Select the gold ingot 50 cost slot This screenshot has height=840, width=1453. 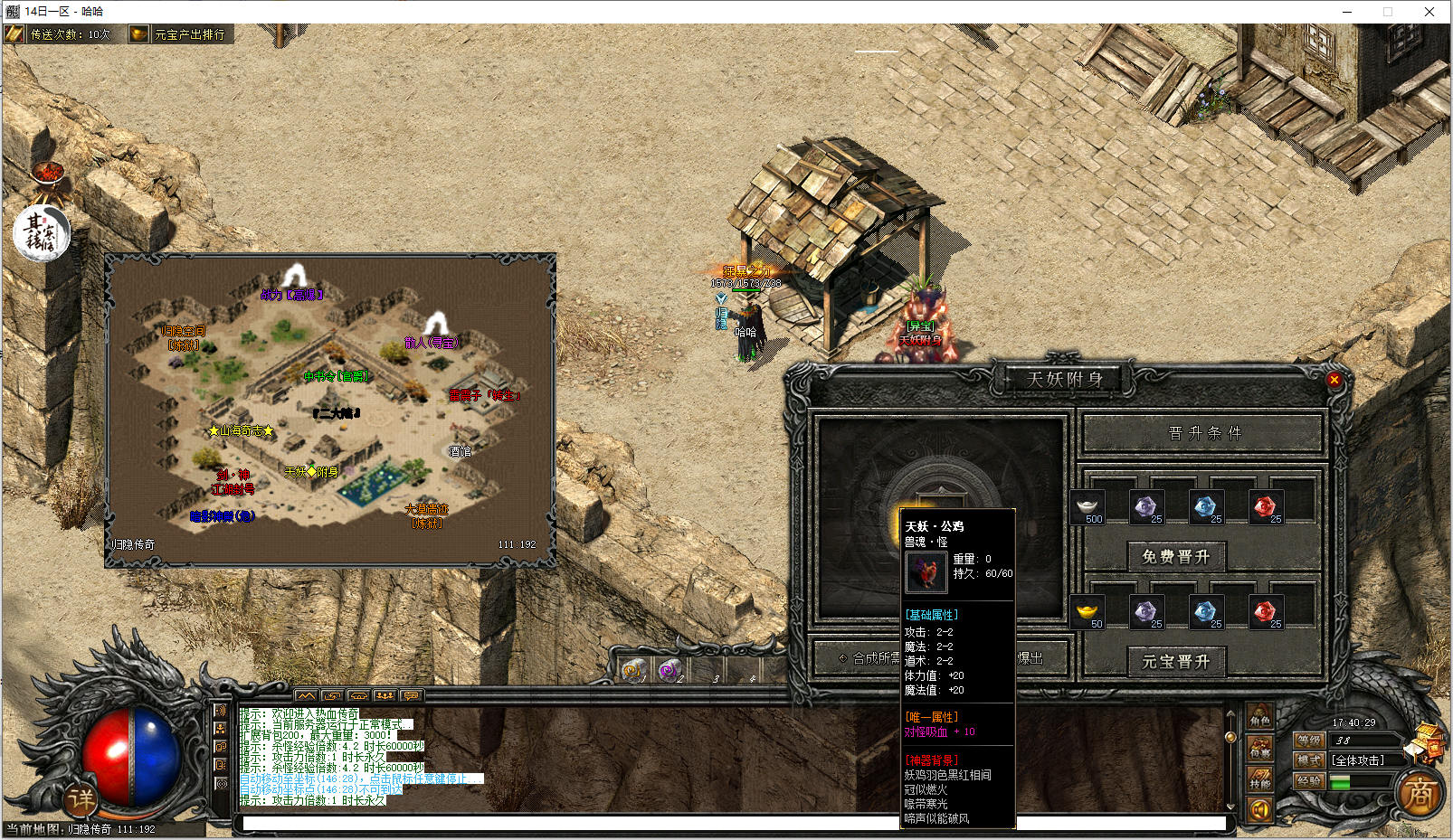tap(1088, 613)
